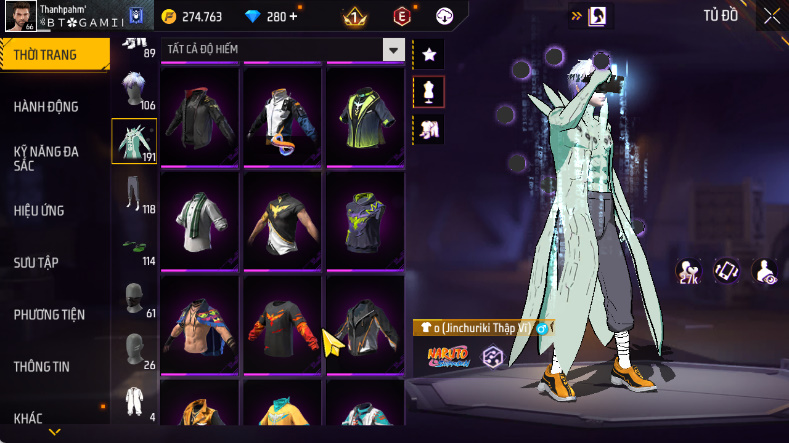Click the star favorites filter icon
This screenshot has height=443, width=789.
[429, 53]
